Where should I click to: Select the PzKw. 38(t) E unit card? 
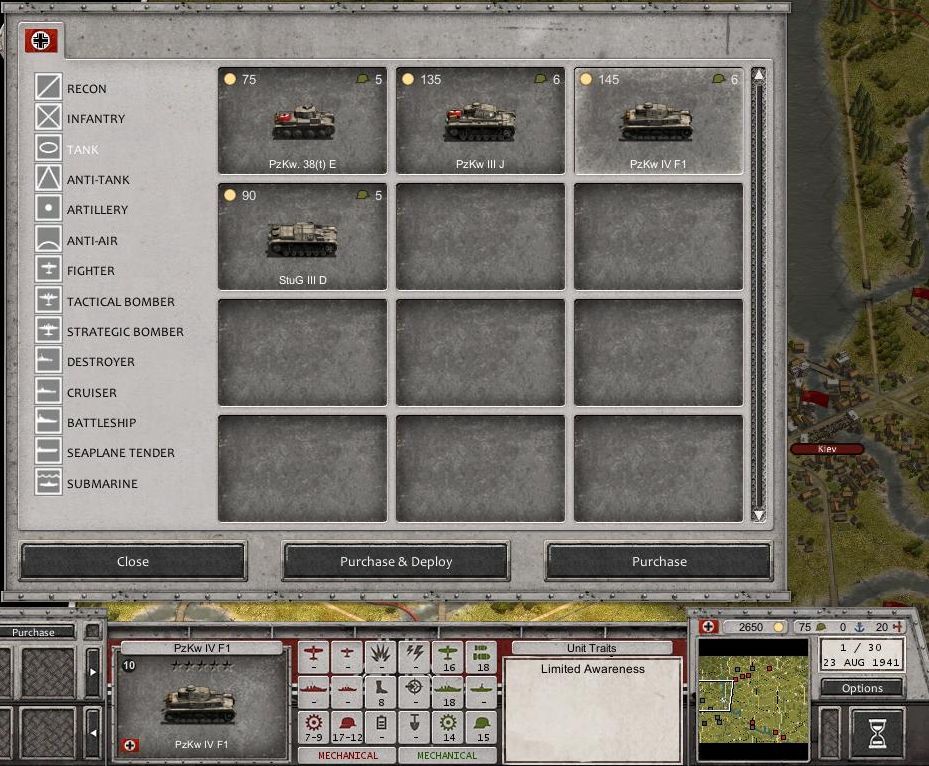tap(302, 121)
